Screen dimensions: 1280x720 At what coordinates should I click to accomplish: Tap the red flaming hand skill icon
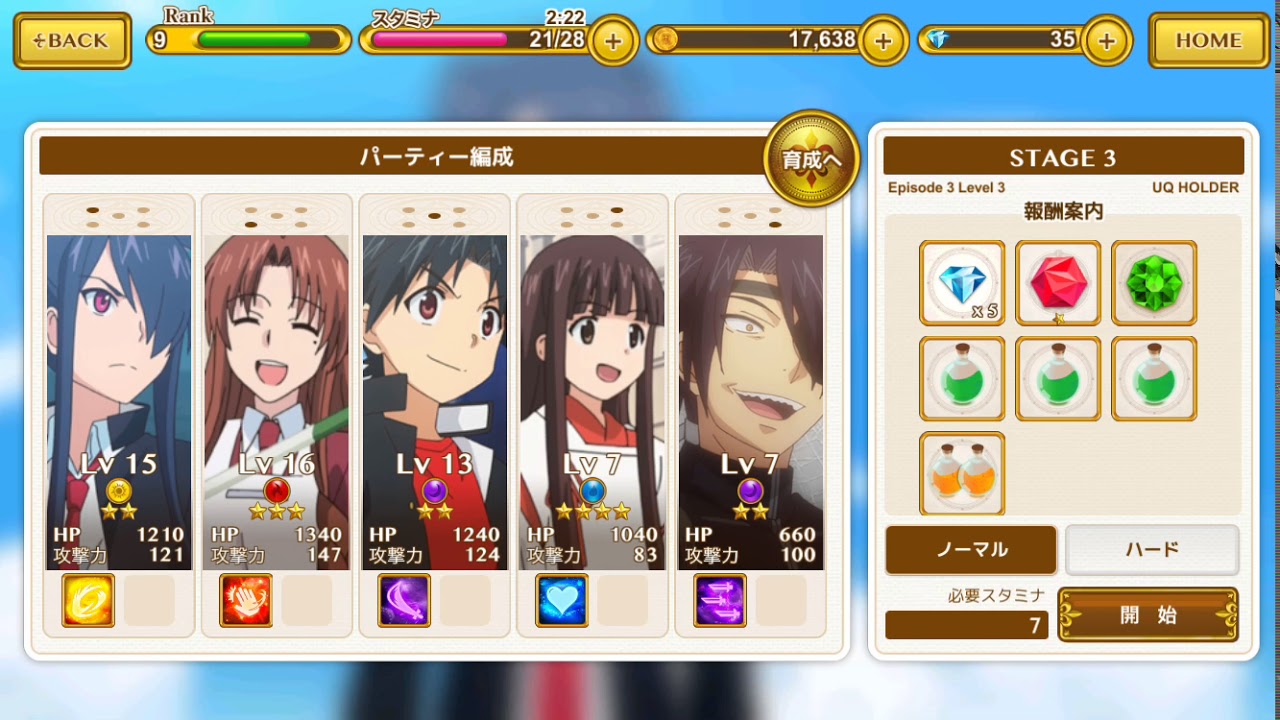246,600
